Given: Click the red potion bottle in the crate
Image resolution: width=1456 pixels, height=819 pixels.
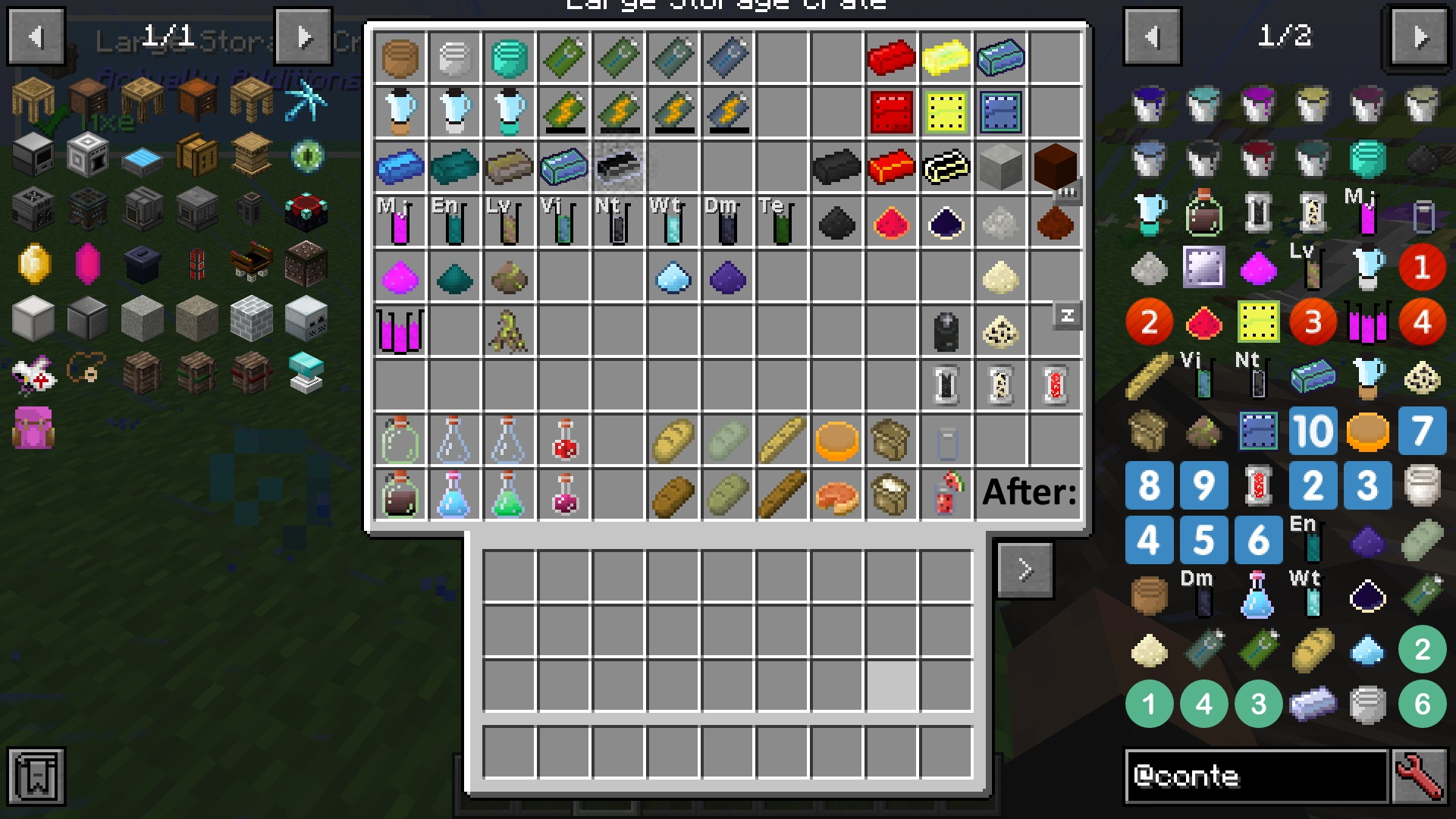Looking at the screenshot, I should point(563,440).
